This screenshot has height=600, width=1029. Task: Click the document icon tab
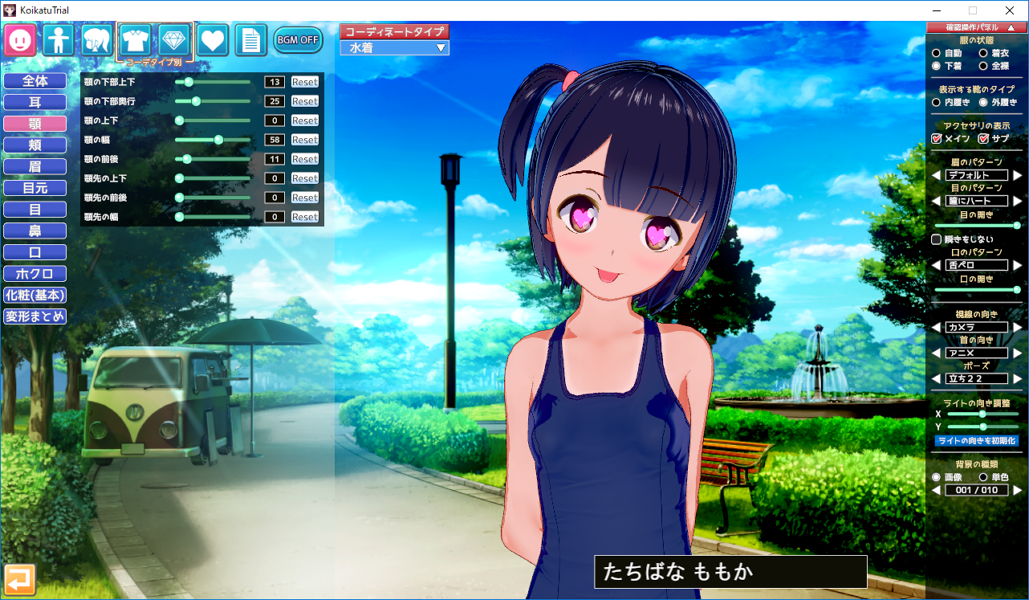(250, 40)
